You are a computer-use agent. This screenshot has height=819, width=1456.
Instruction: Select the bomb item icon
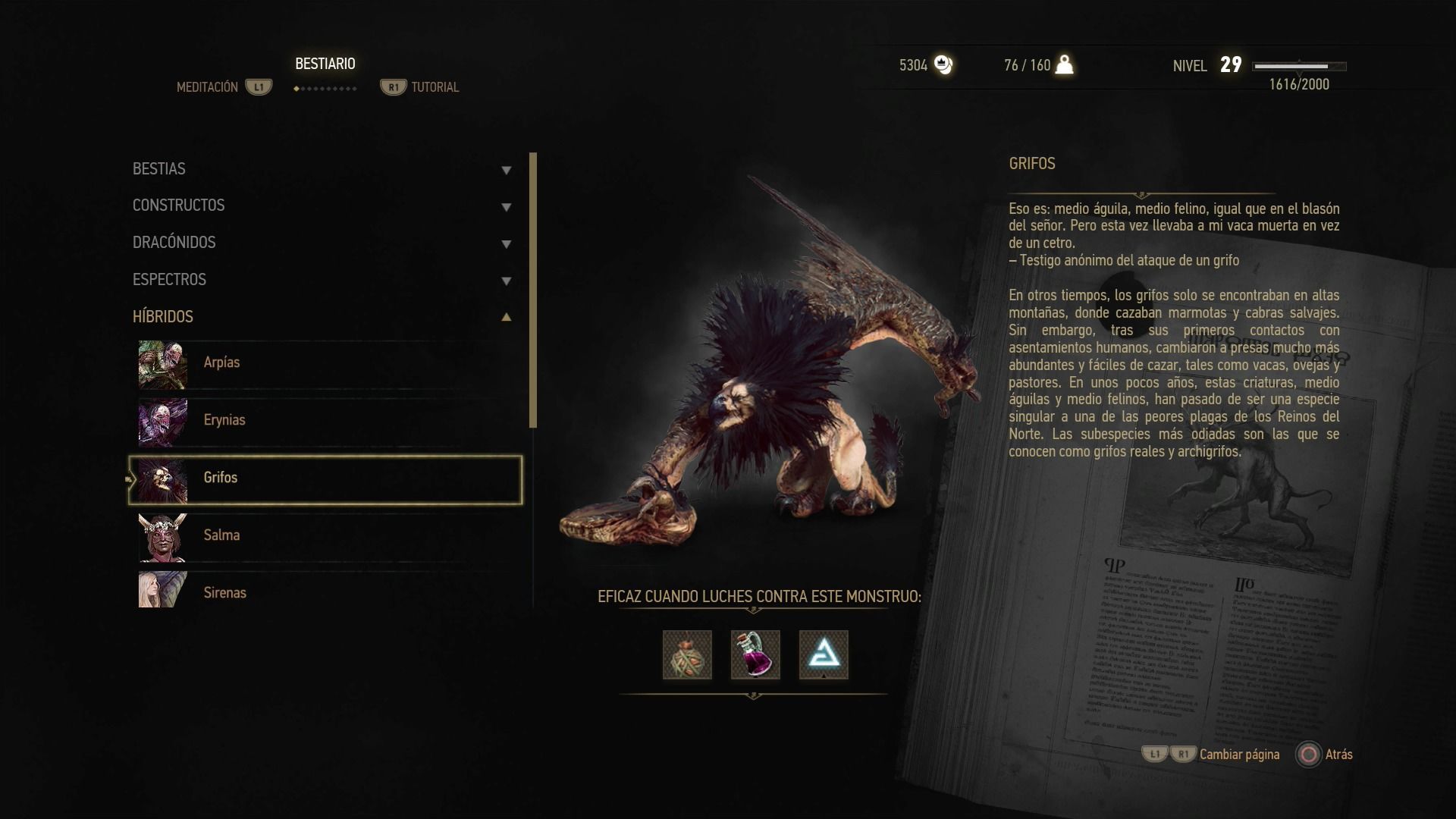(687, 654)
